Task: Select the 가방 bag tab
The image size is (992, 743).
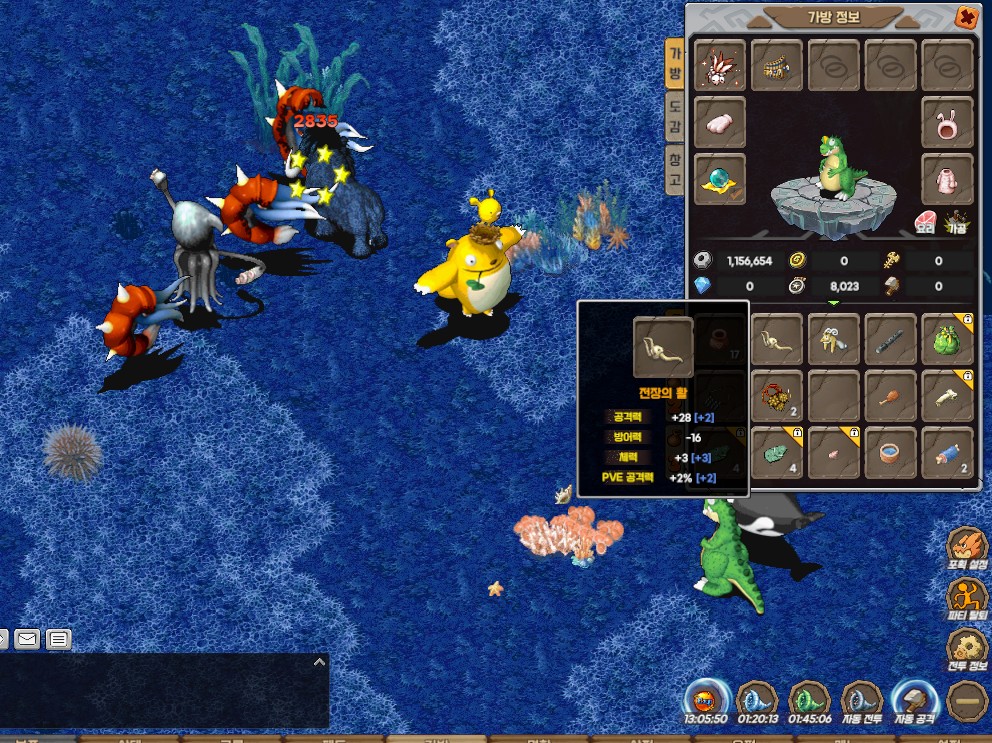Action: coord(675,66)
